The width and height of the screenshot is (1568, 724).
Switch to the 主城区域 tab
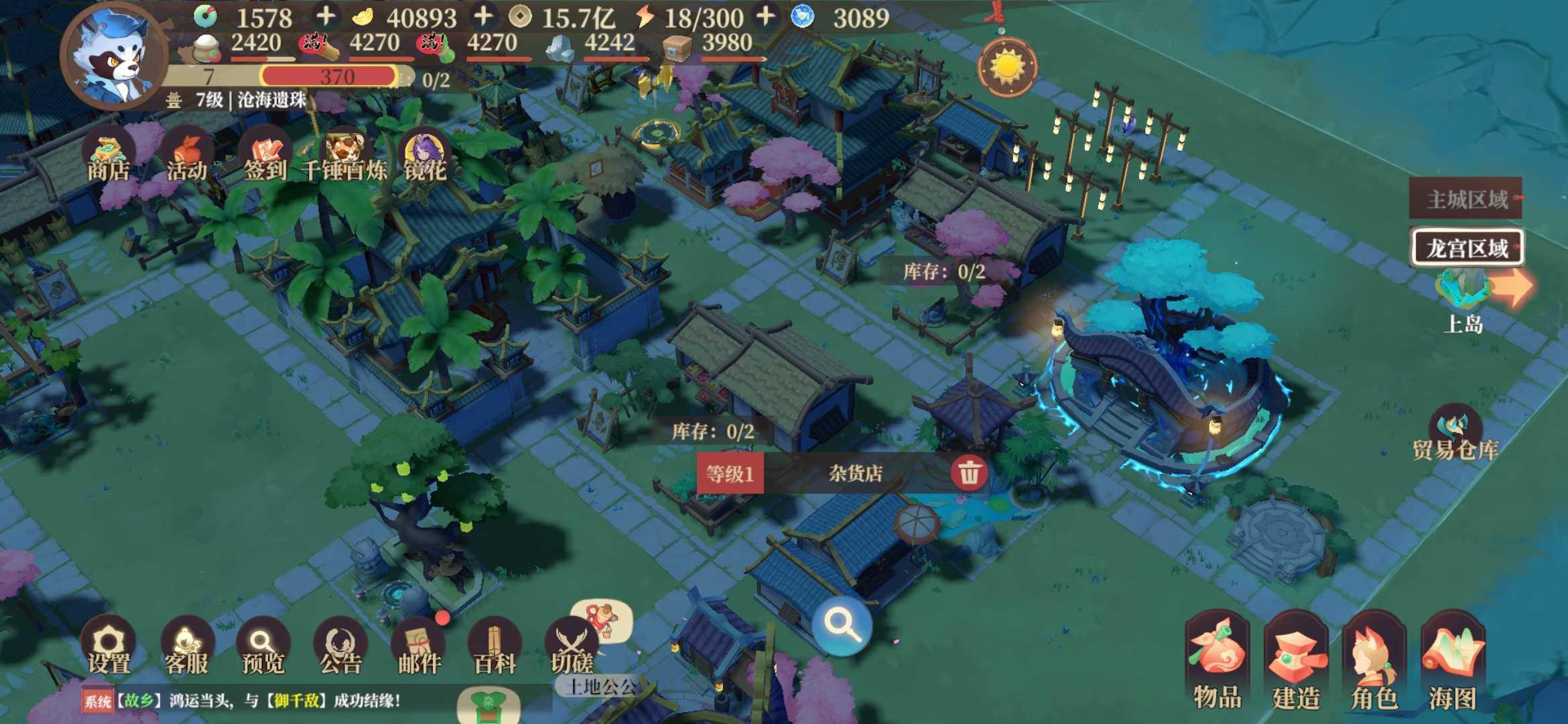(x=1465, y=198)
